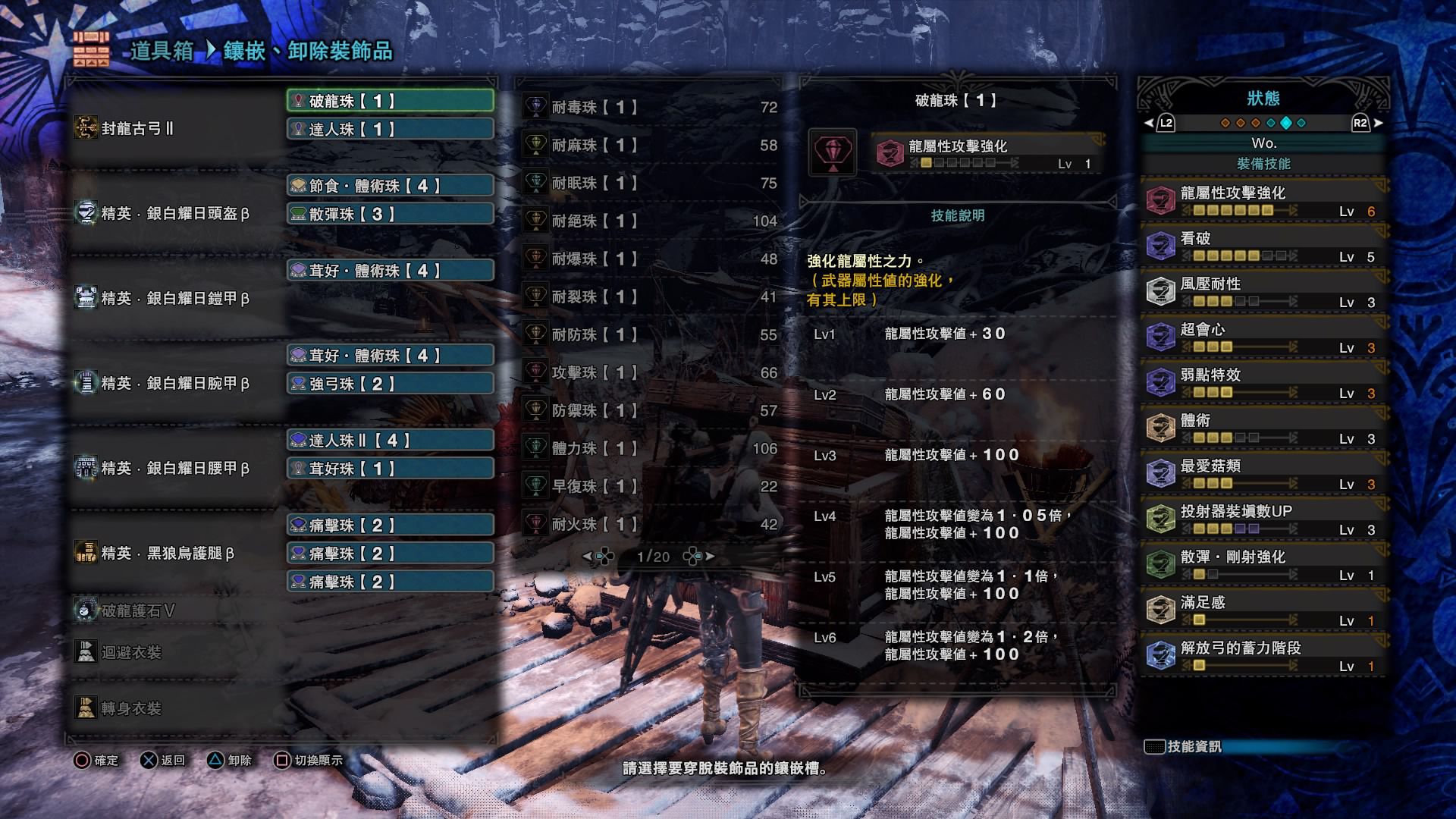
Task: Select the 破龍珠【1】 decoration slot
Action: pyautogui.click(x=390, y=101)
